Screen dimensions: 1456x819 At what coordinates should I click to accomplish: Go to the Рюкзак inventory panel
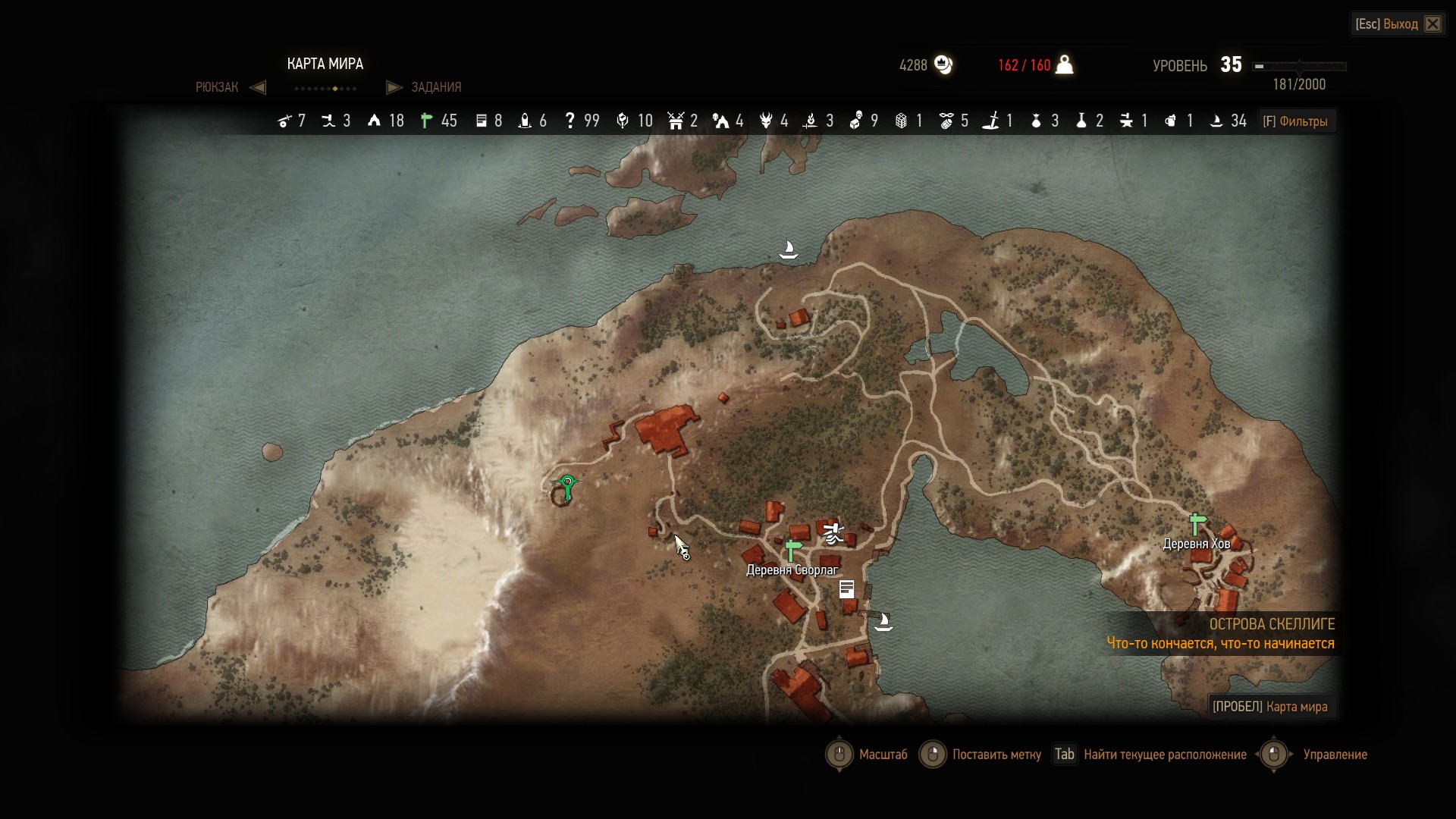pyautogui.click(x=217, y=87)
